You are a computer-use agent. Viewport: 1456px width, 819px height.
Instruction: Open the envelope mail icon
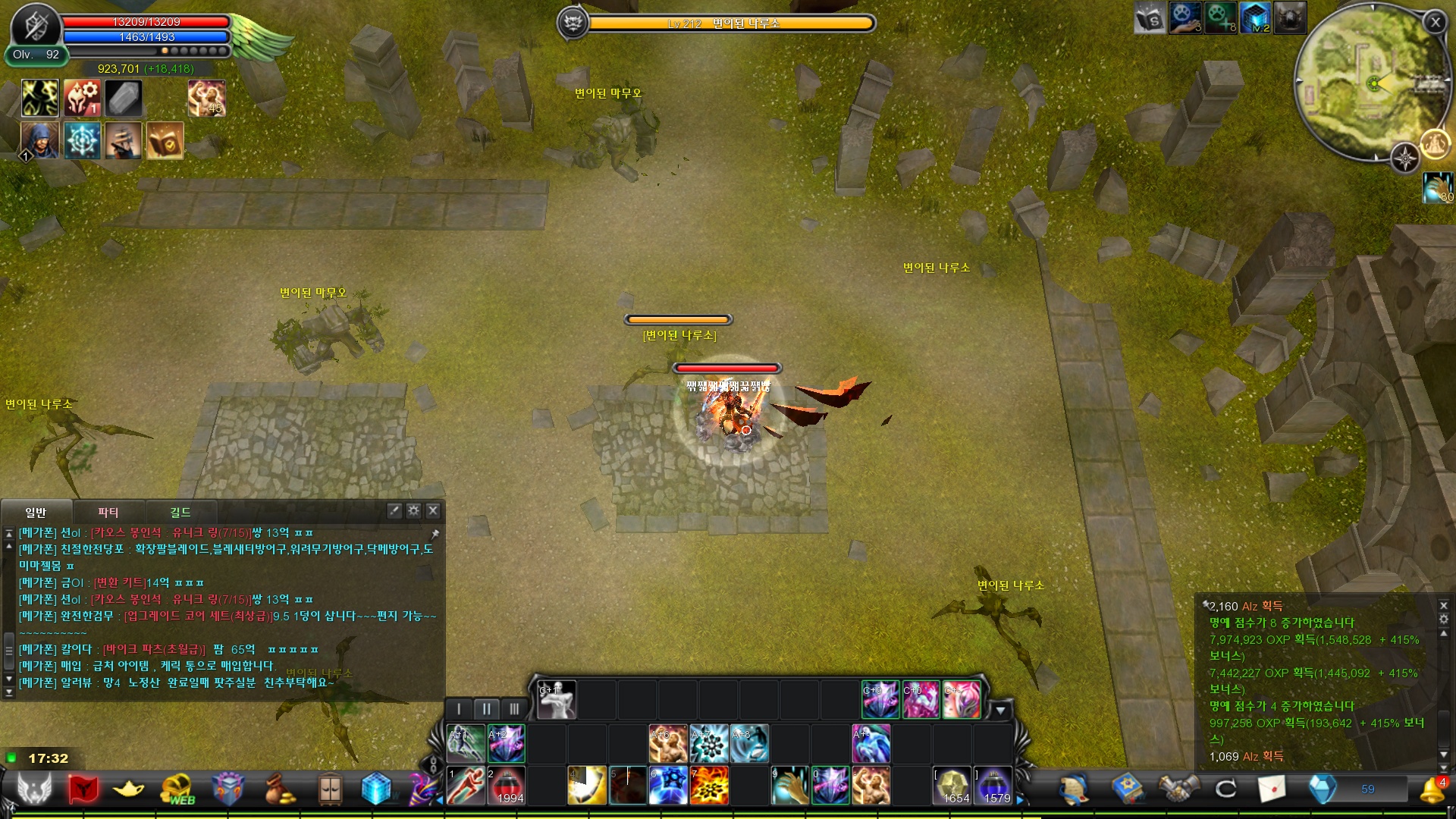1272,789
